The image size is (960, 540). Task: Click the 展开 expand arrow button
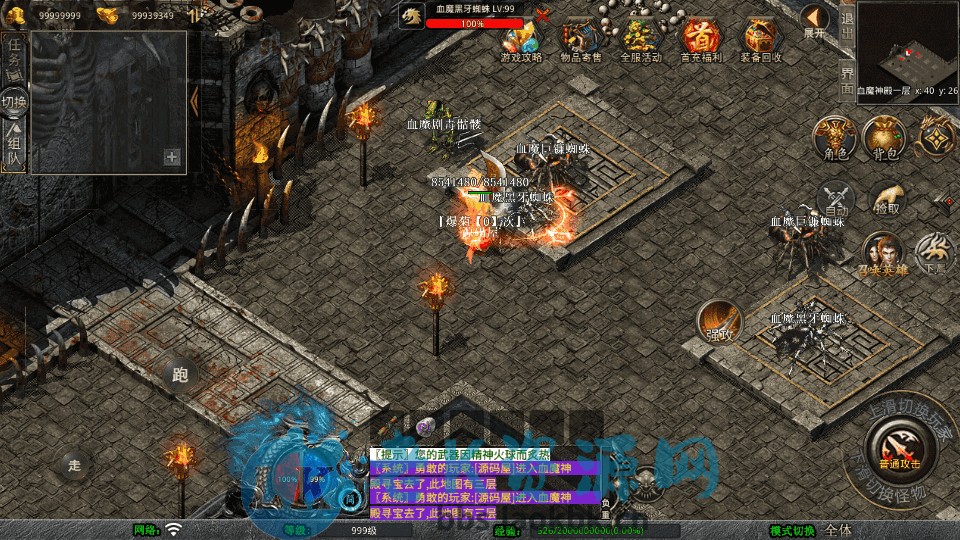point(816,20)
